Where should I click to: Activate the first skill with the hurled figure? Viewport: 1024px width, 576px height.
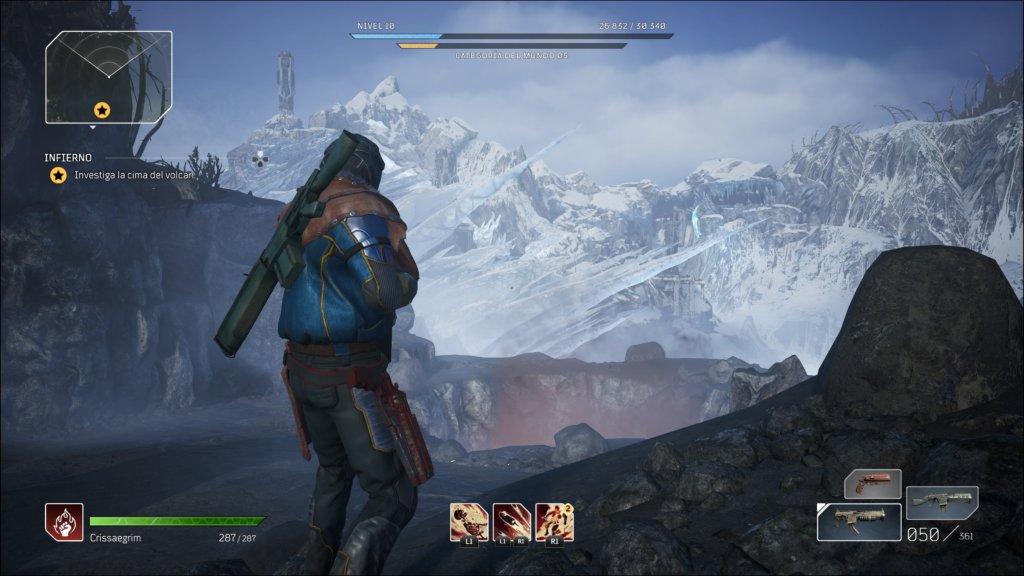(469, 522)
